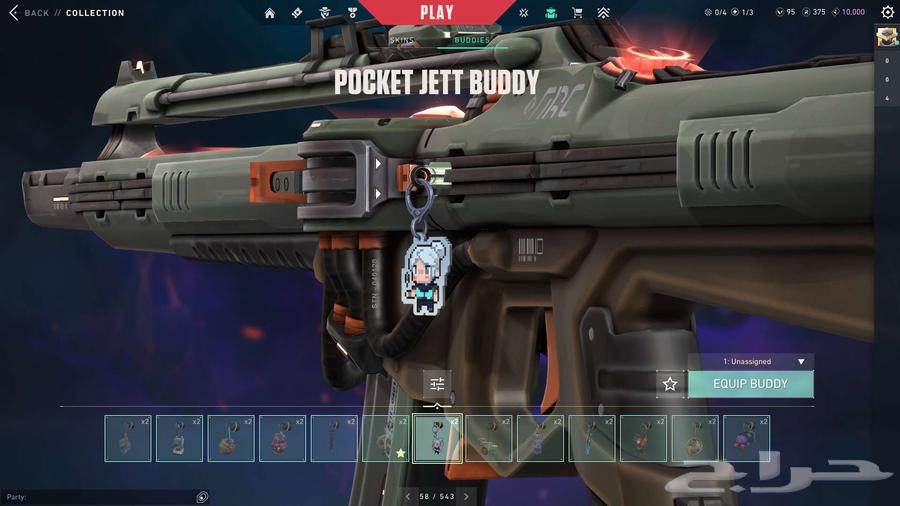The image size is (900, 506).
Task: Switch to the Skins tab
Action: (x=402, y=40)
